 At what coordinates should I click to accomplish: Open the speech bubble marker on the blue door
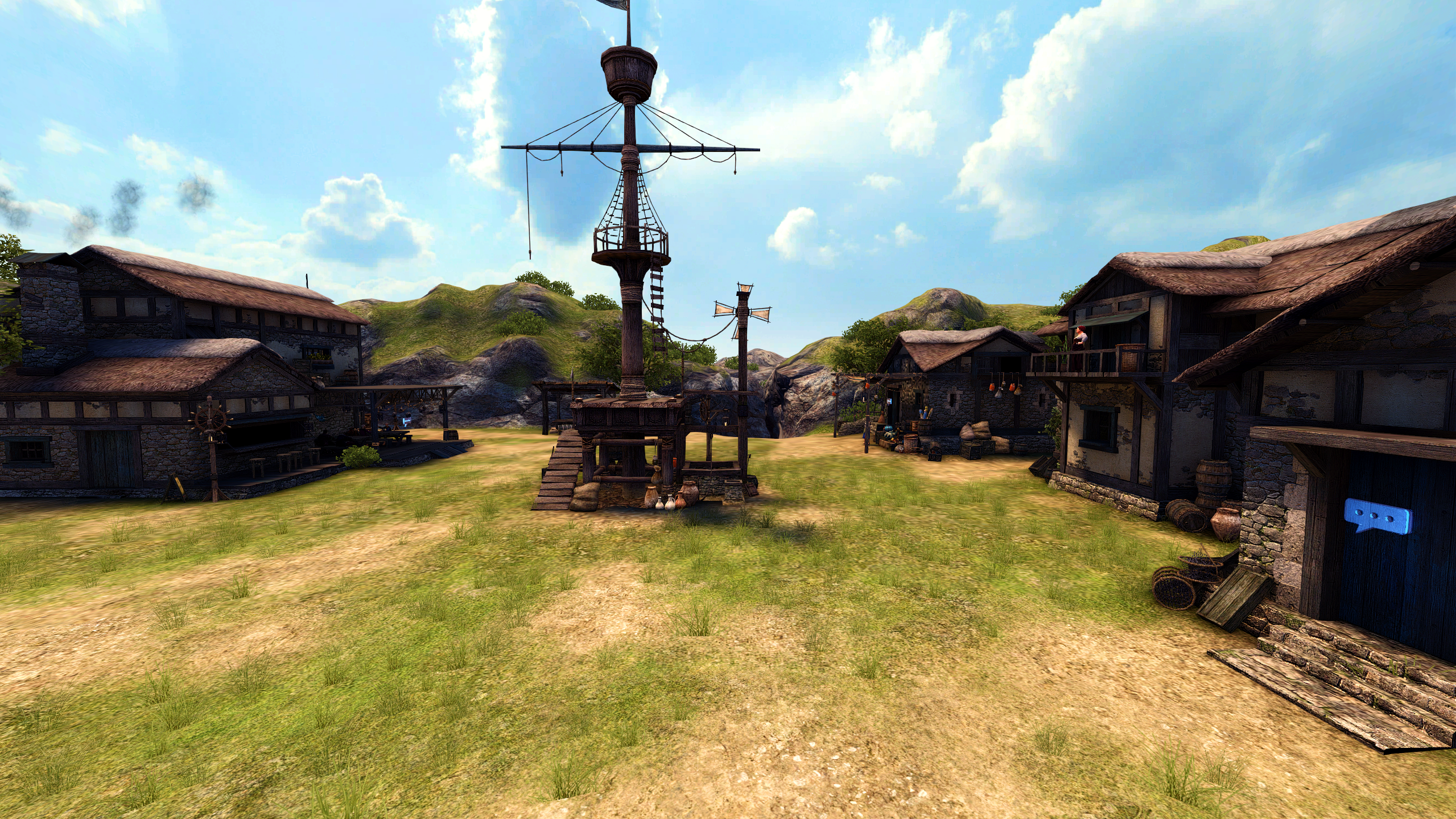(x=1377, y=516)
